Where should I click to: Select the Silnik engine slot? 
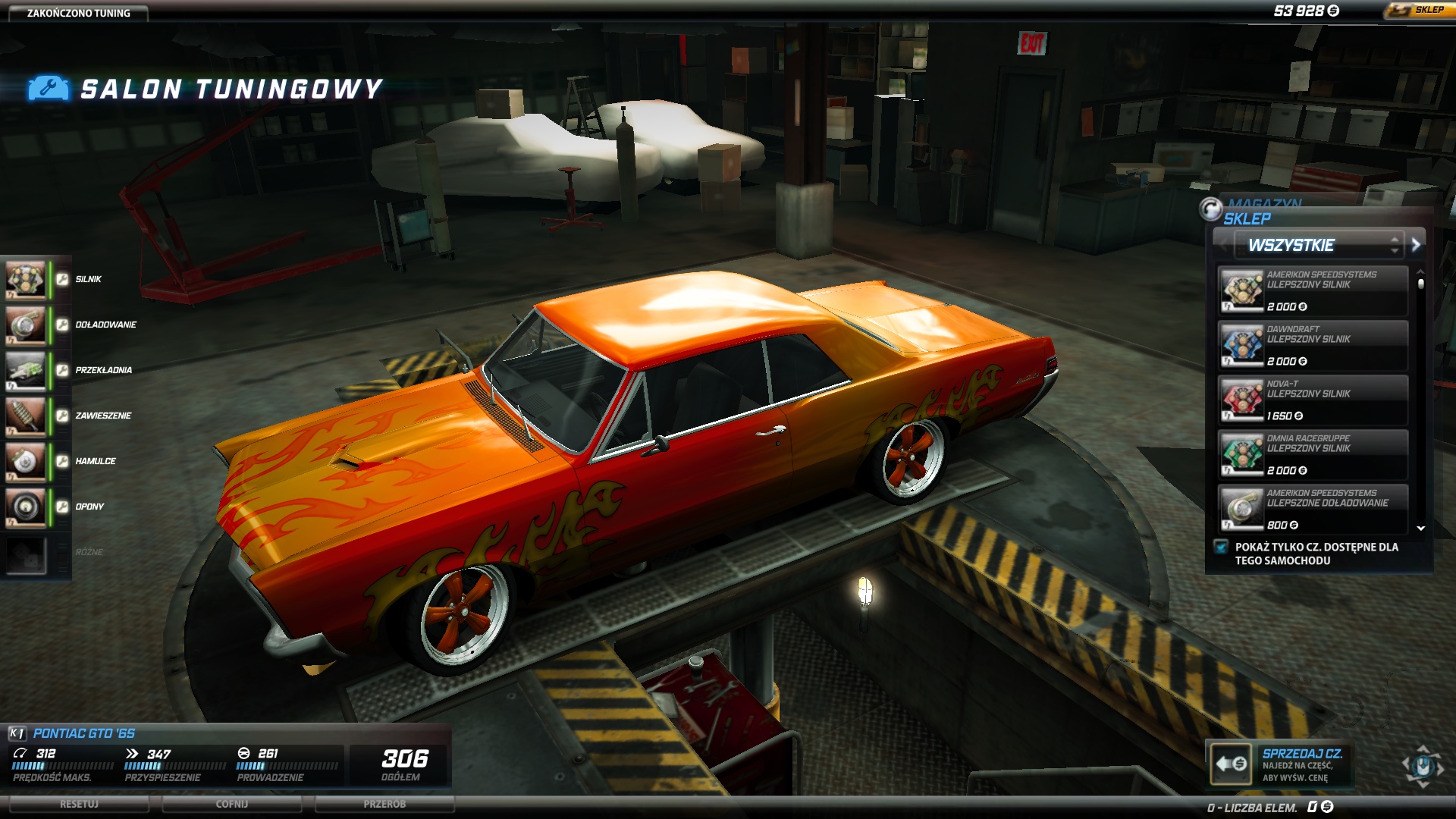27,280
